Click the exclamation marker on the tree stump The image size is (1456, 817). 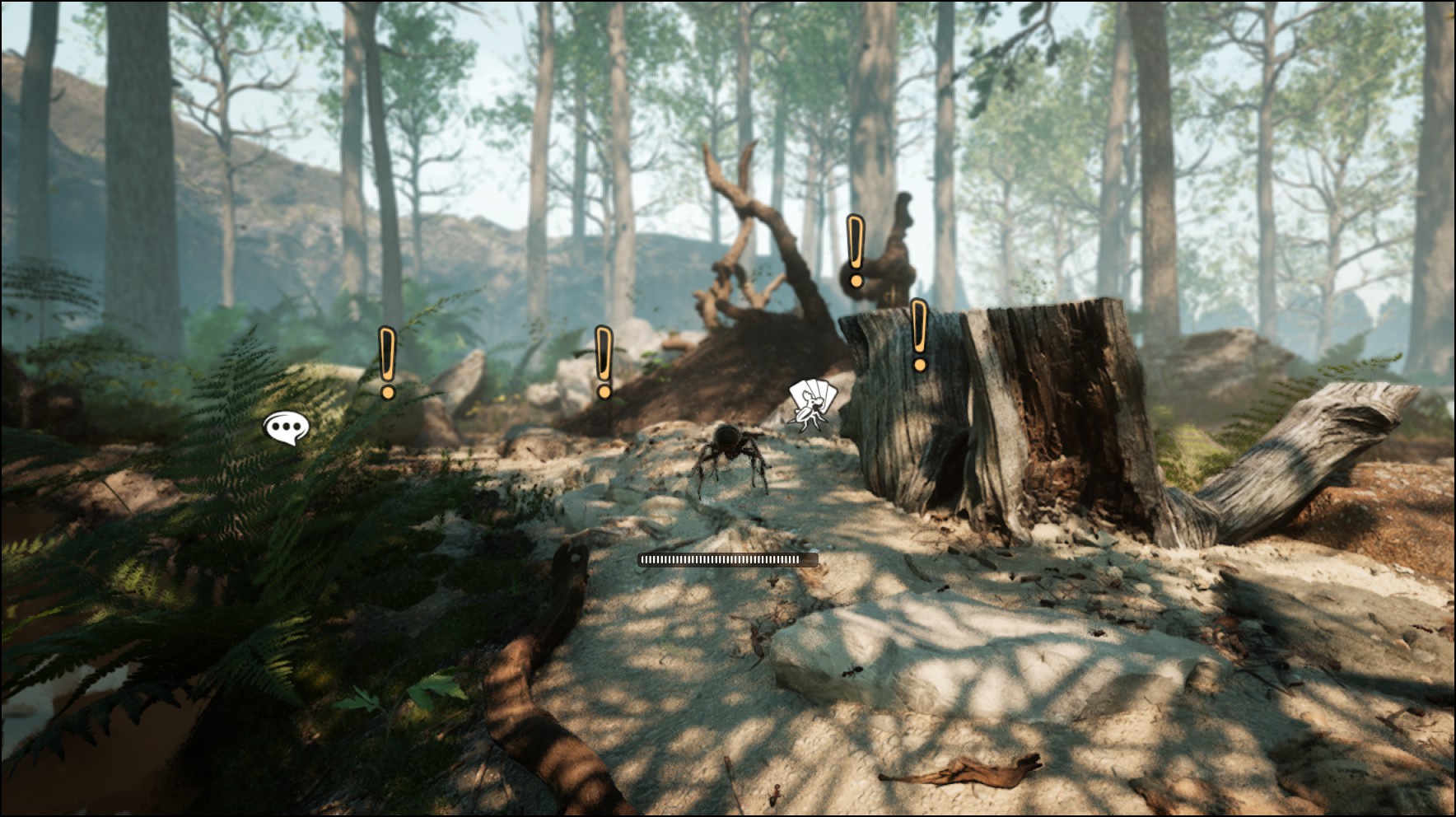[919, 335]
